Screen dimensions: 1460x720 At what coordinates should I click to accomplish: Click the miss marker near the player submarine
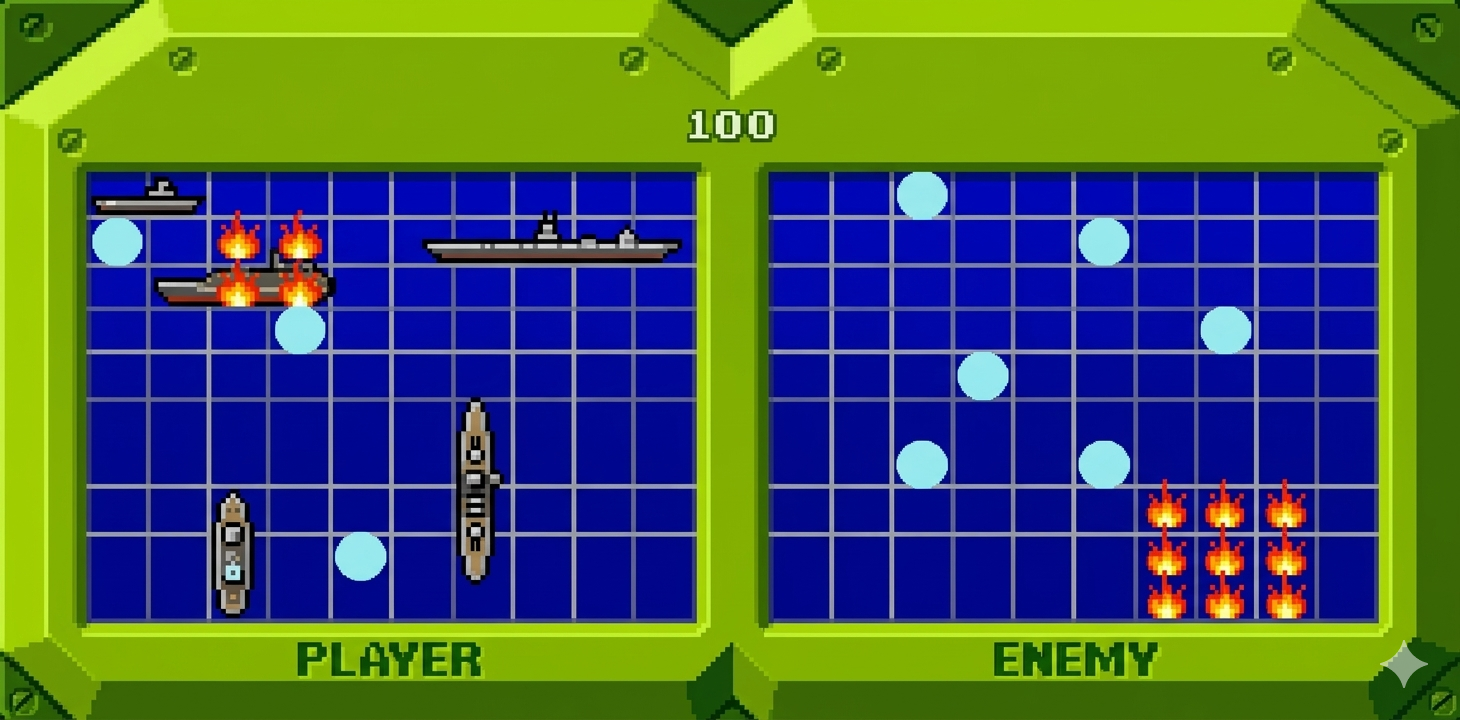360,557
